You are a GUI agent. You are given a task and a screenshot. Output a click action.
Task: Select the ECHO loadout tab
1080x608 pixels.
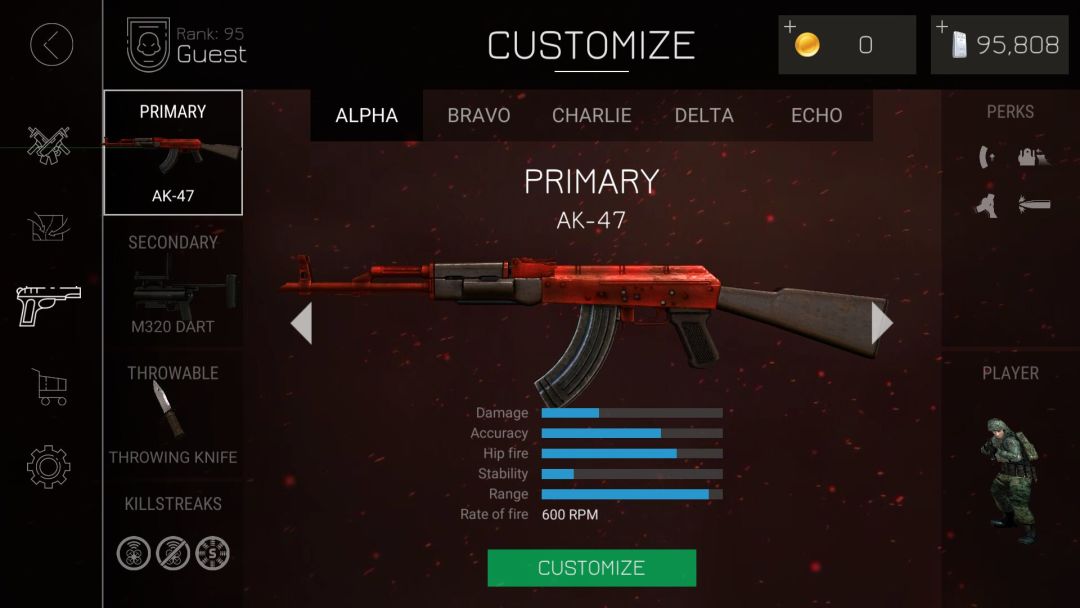coord(816,115)
